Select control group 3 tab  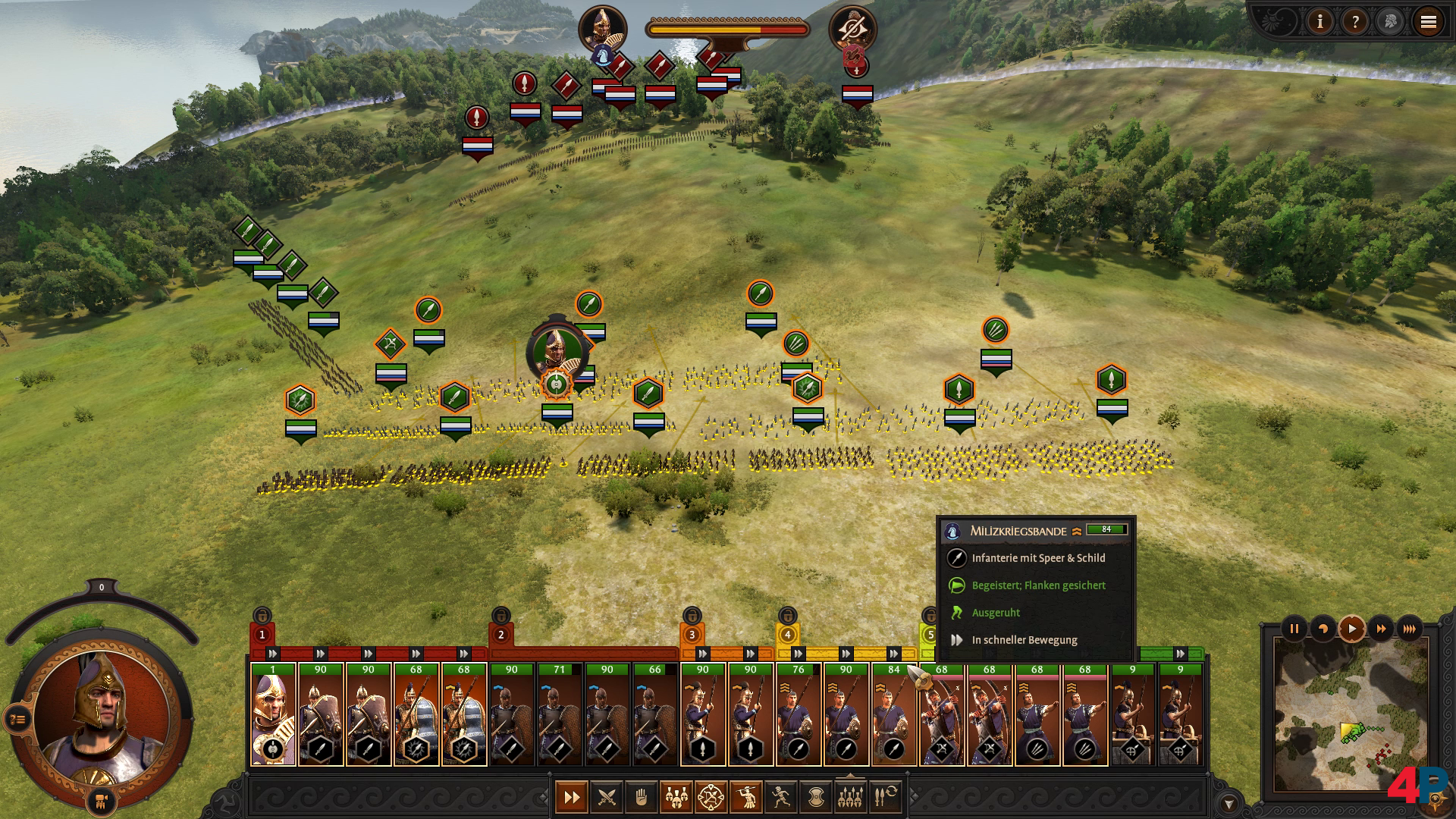[692, 635]
